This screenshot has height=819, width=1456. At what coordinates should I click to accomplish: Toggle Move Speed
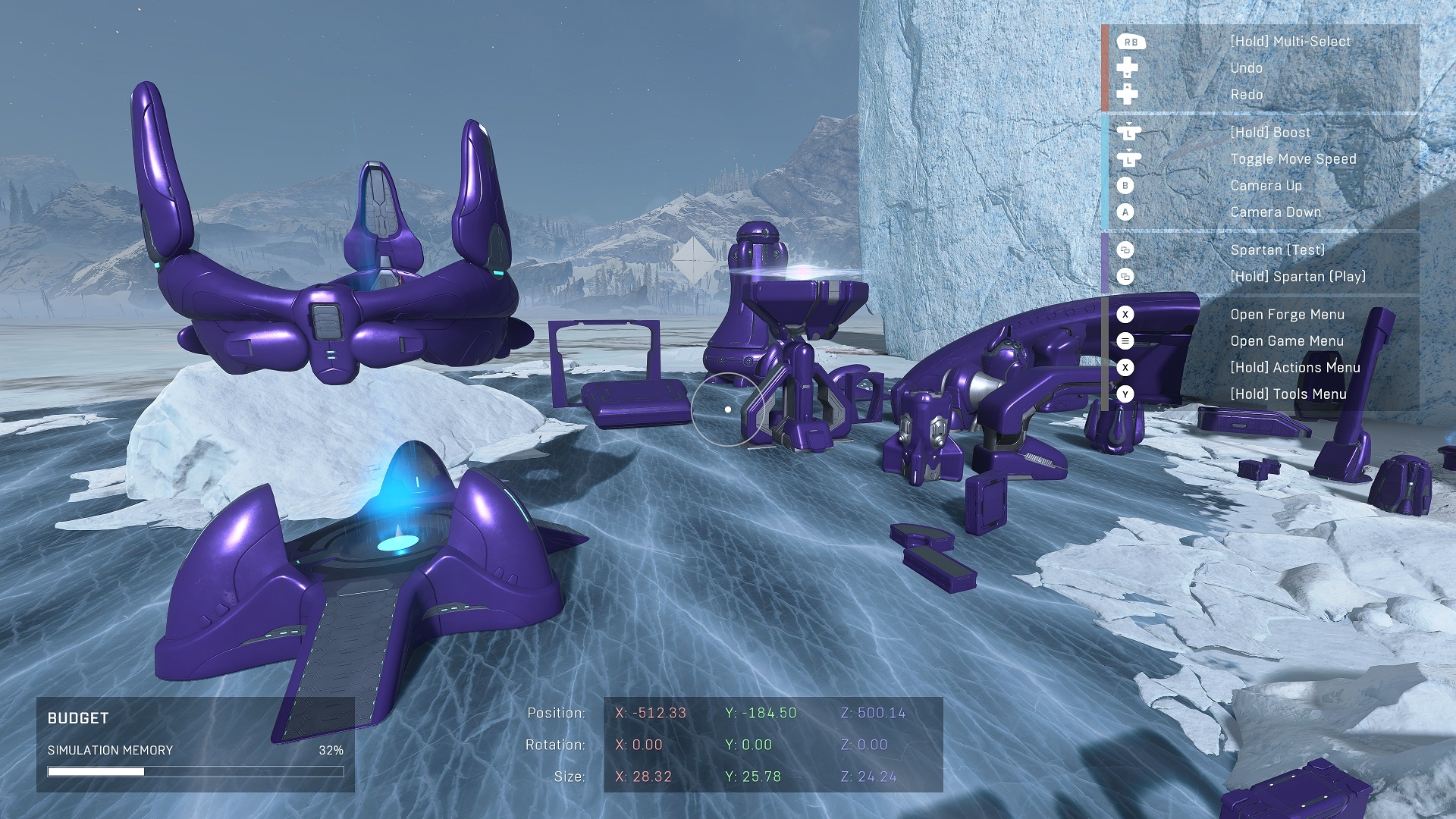pos(1294,158)
